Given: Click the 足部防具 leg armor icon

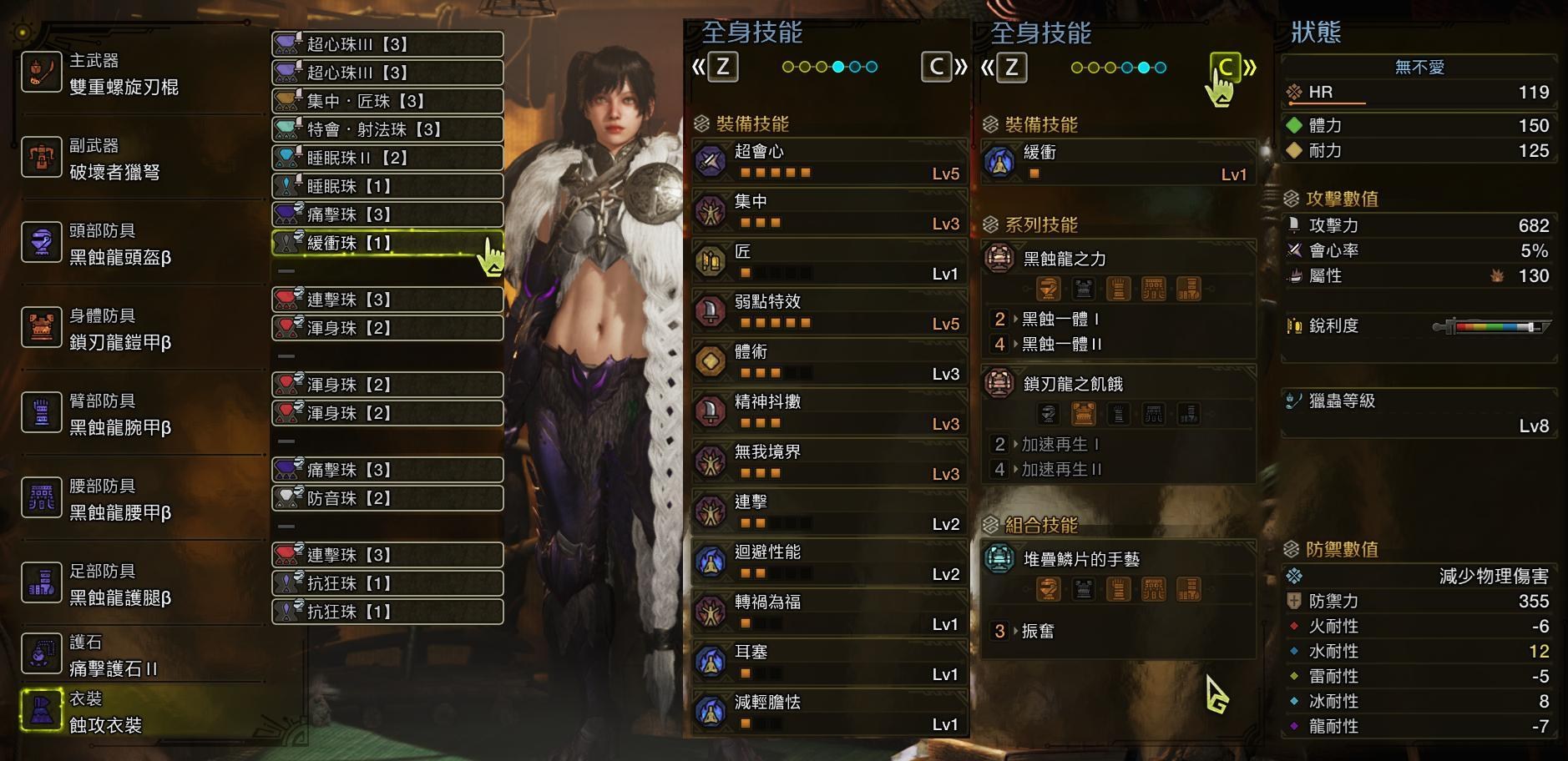Looking at the screenshot, I should pos(42,583).
